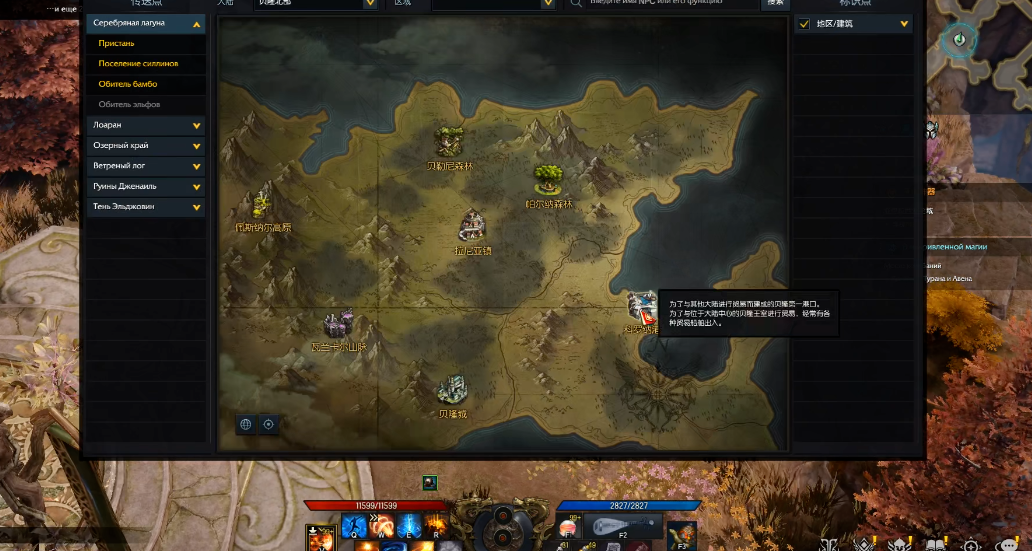Select the 贝隆城 castle marker
The width and height of the screenshot is (1032, 551).
(x=453, y=389)
